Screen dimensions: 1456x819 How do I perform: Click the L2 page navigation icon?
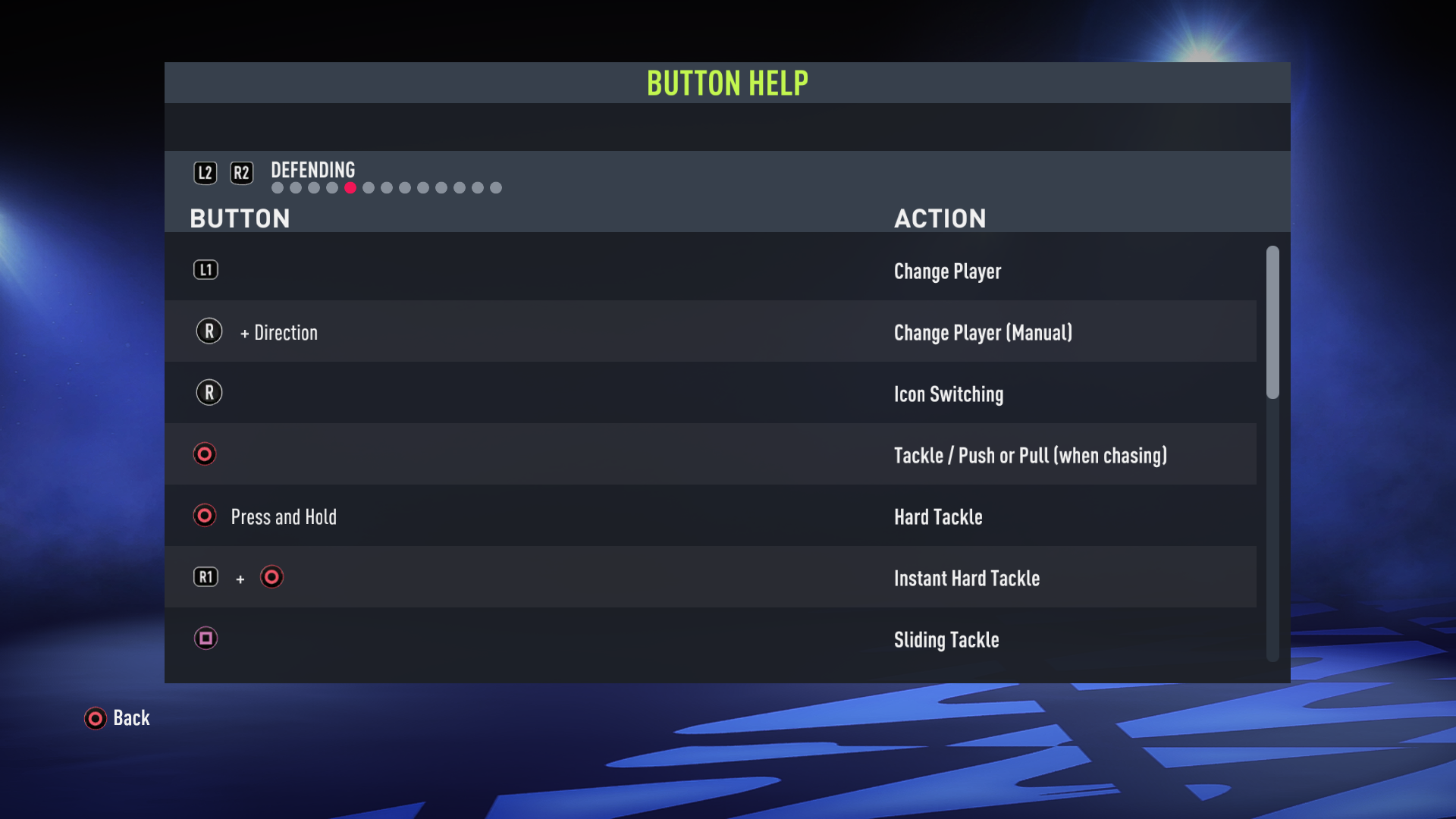tap(205, 172)
